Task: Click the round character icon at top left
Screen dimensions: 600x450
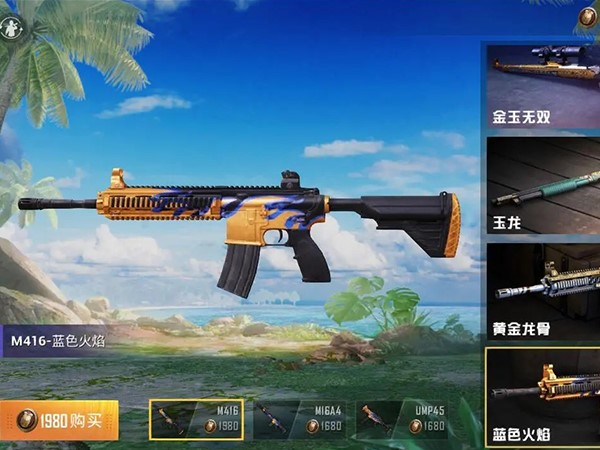Action: click(12, 27)
